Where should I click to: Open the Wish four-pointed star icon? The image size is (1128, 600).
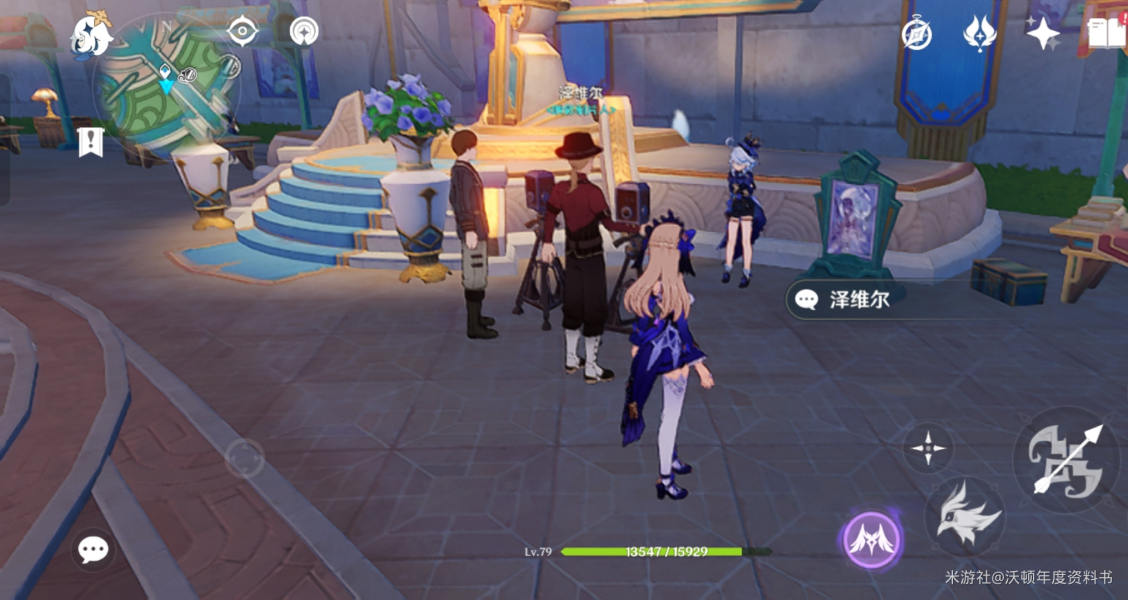pyautogui.click(x=1043, y=34)
